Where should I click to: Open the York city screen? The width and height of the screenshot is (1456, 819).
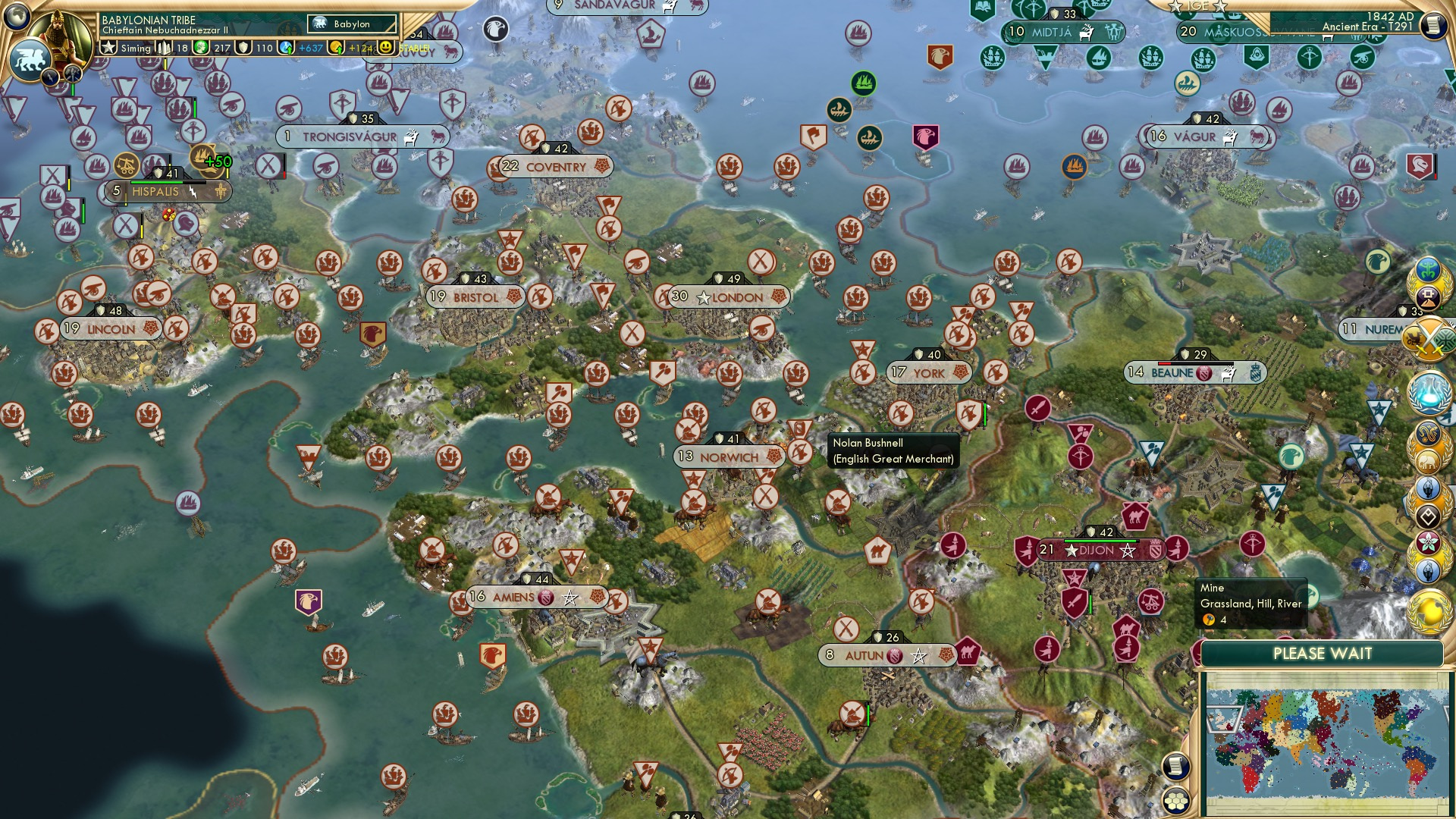(x=927, y=373)
